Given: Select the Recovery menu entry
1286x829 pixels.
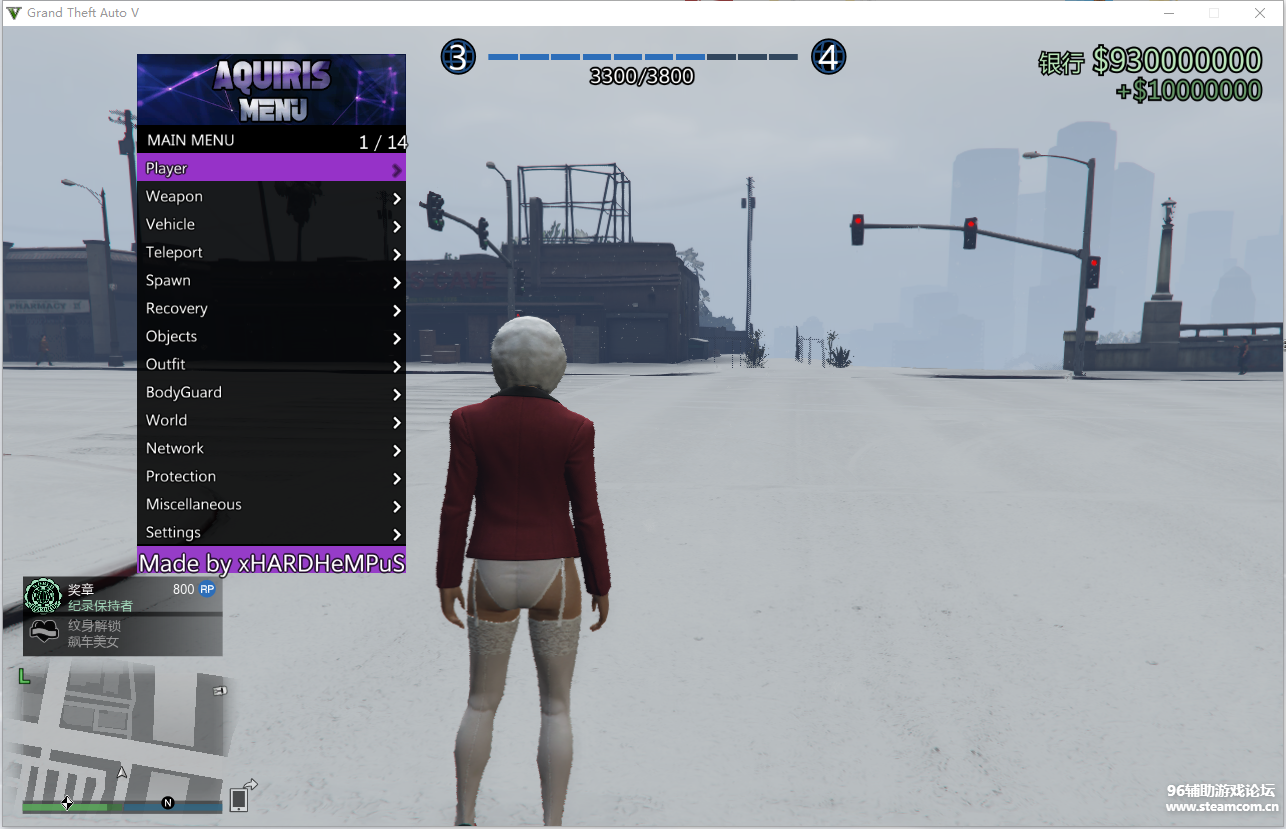Looking at the screenshot, I should 271,309.
